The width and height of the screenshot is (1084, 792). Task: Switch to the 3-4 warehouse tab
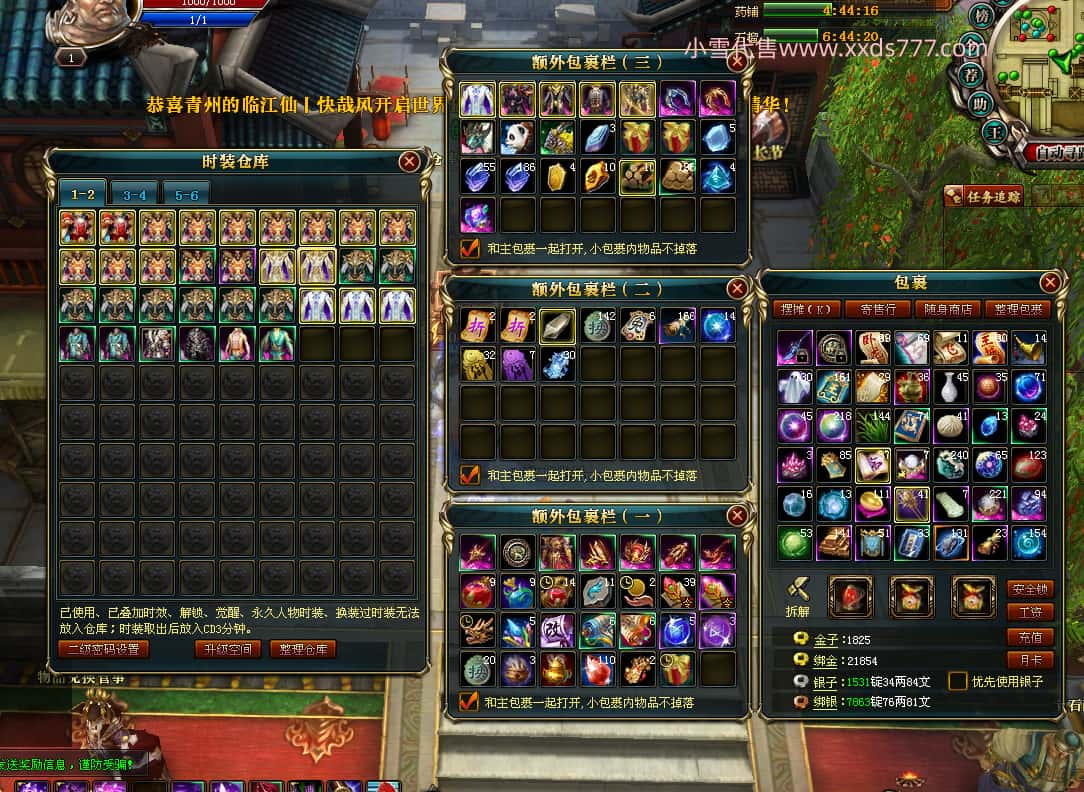click(134, 195)
